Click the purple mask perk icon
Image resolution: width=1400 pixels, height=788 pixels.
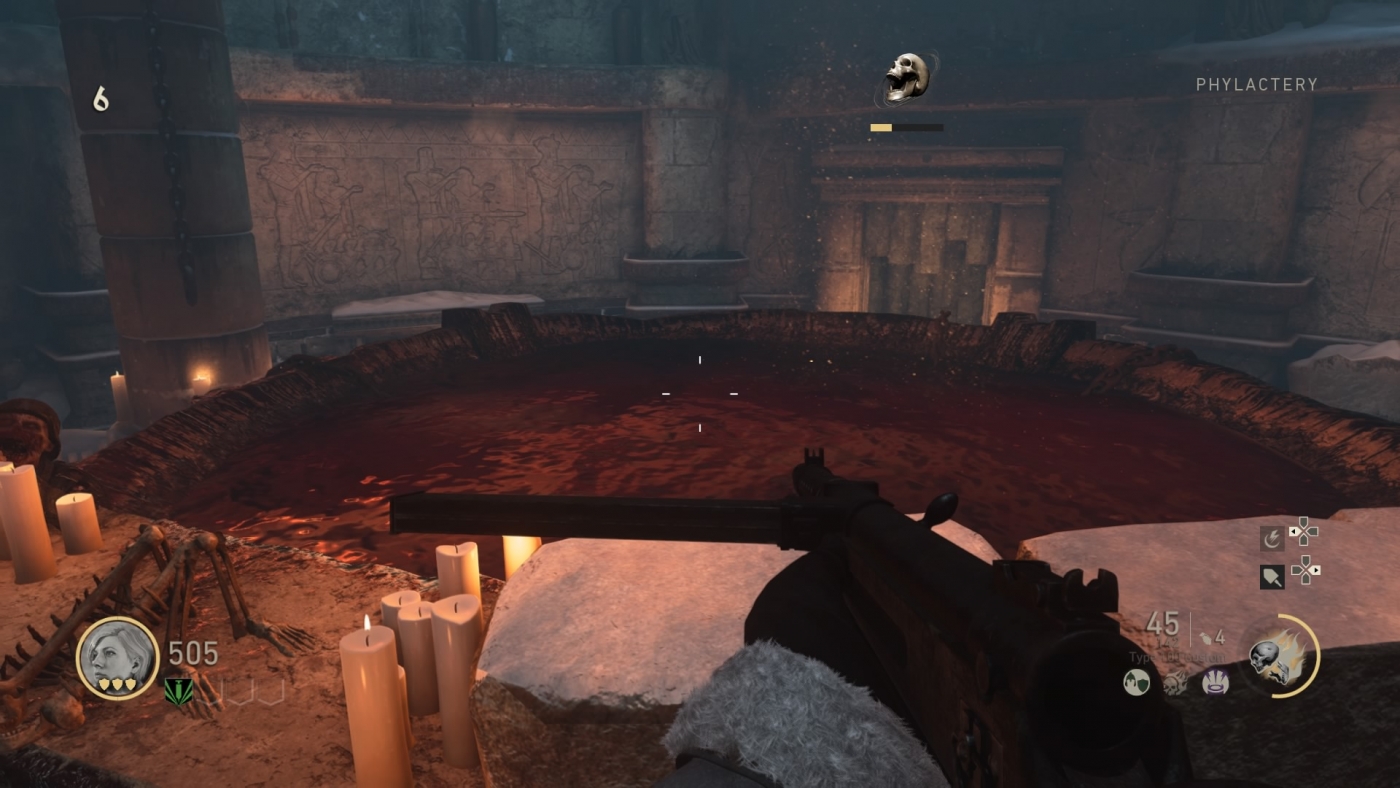coord(1216,681)
